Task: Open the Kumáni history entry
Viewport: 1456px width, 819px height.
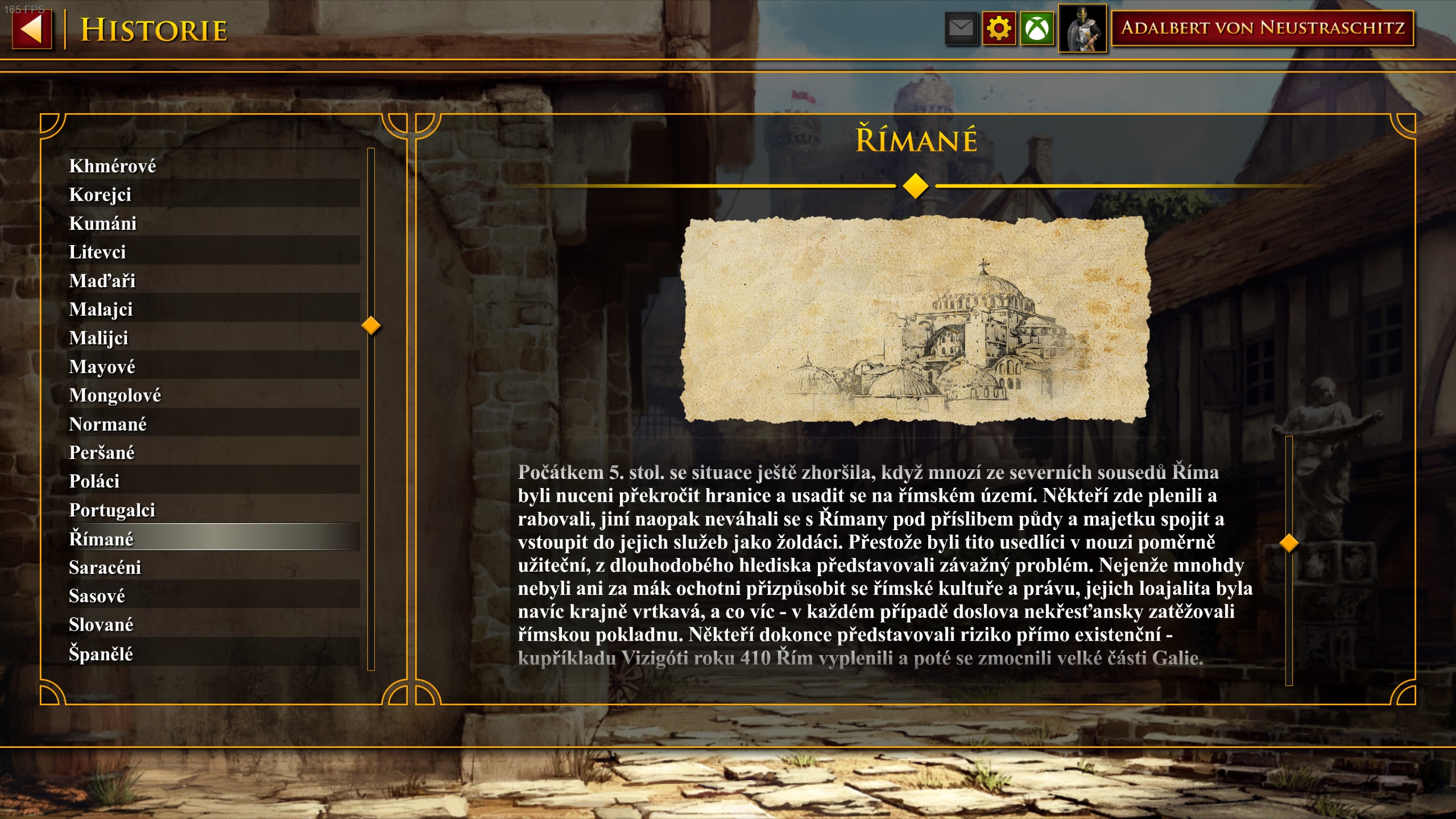Action: pyautogui.click(x=103, y=223)
